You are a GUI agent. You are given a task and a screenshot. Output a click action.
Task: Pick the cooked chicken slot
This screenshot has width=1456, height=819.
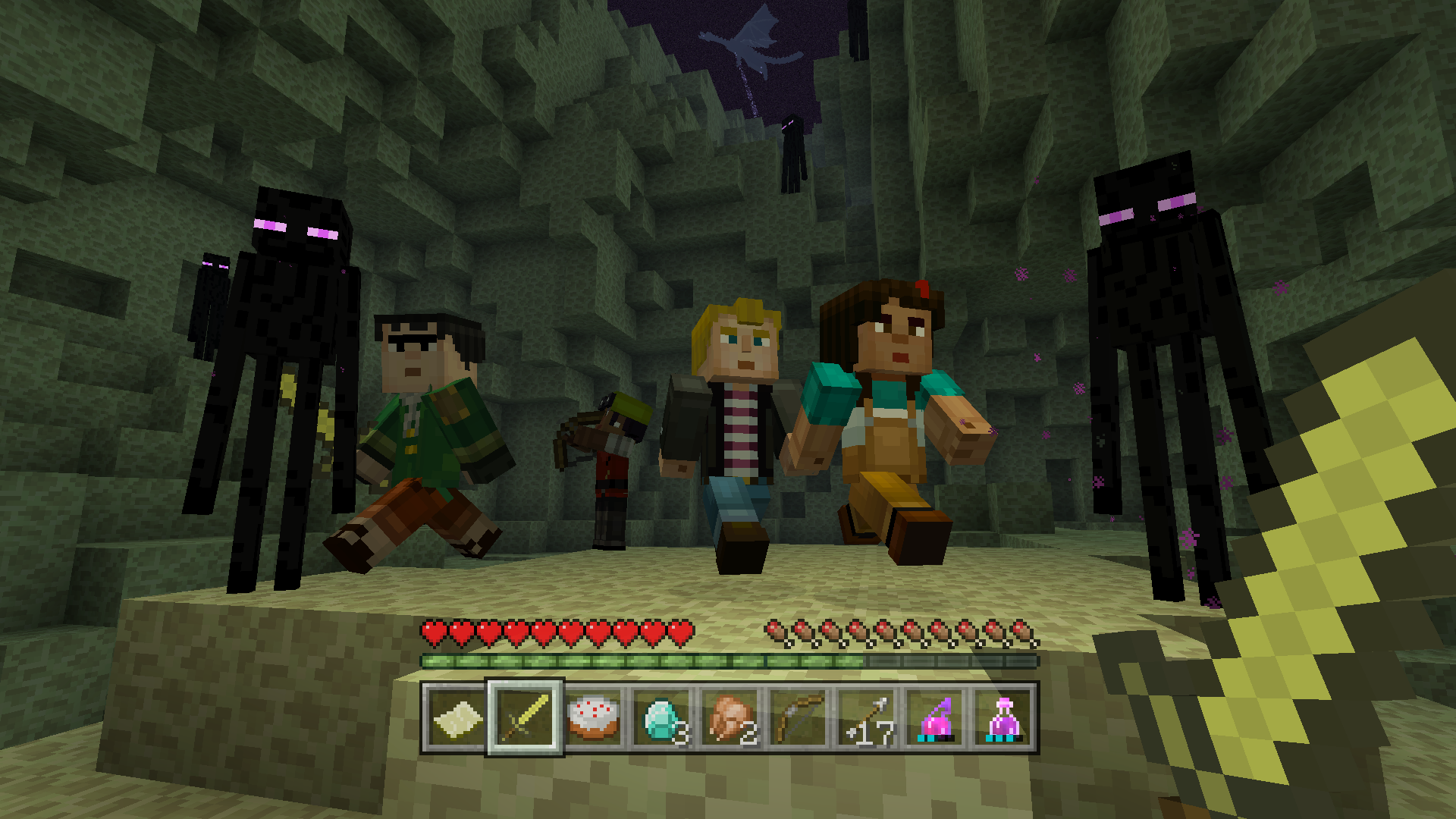(730, 718)
